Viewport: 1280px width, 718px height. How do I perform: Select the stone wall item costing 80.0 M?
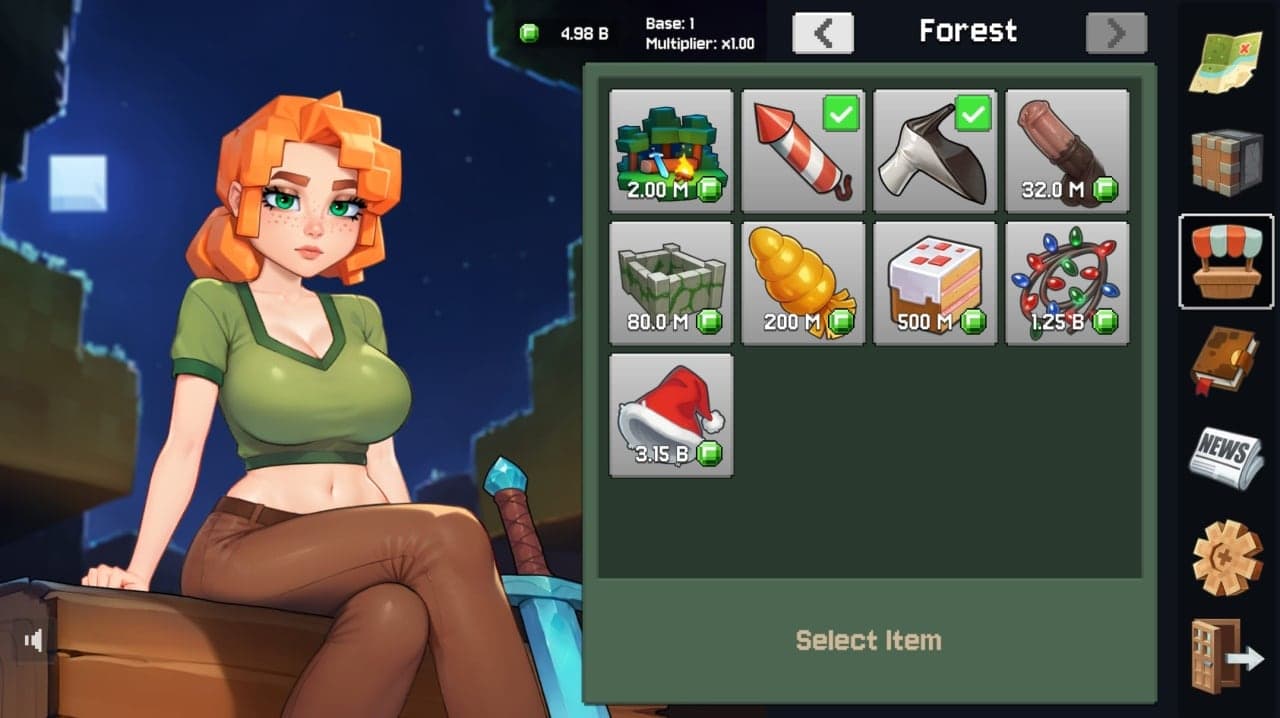[671, 283]
